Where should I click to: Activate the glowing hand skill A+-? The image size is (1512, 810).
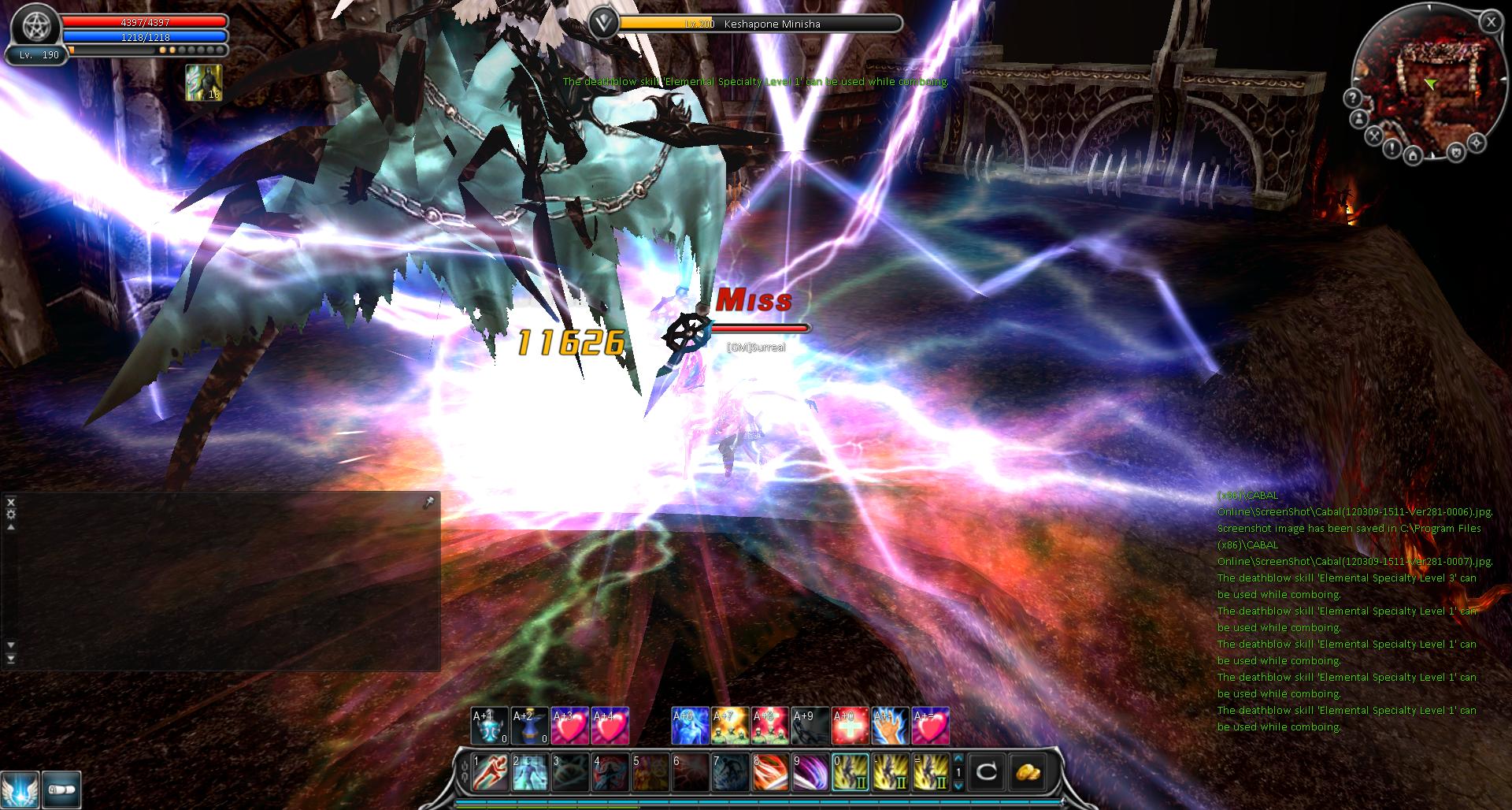891,726
